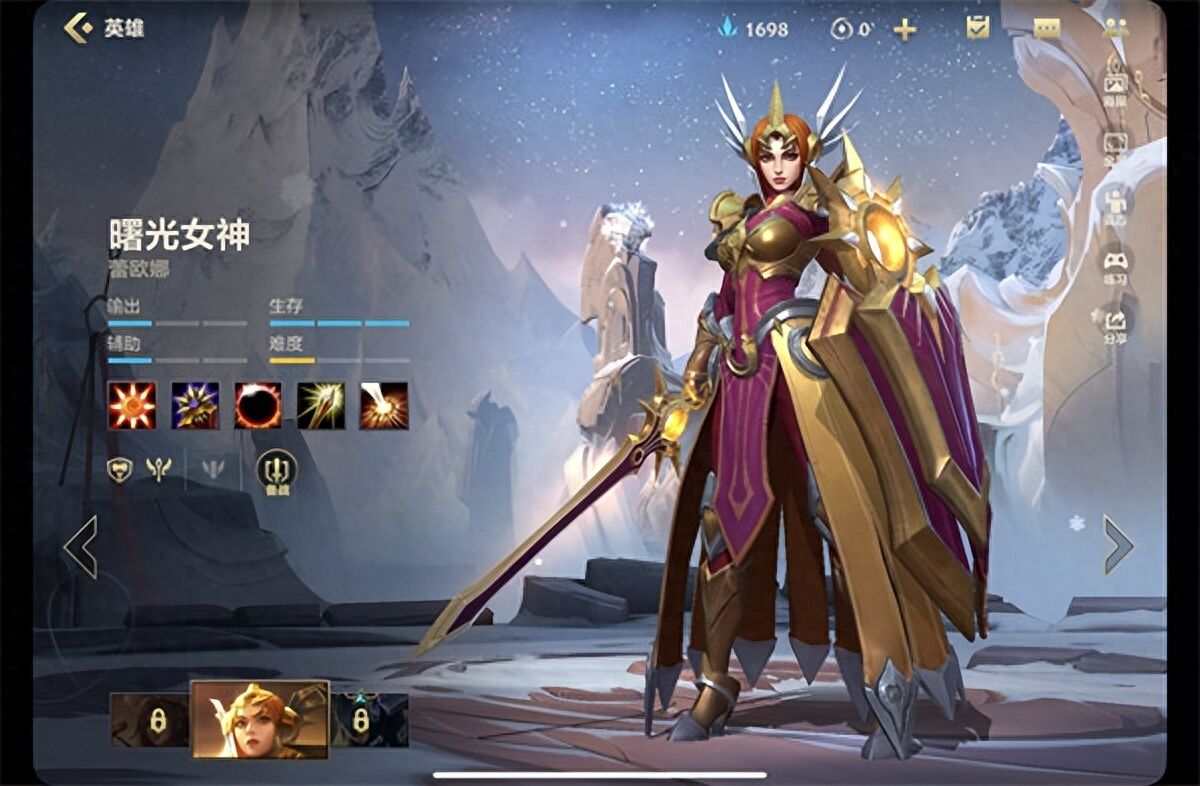Select the locked dark teal skin thumbnail
The image size is (1200, 786).
pos(369,720)
